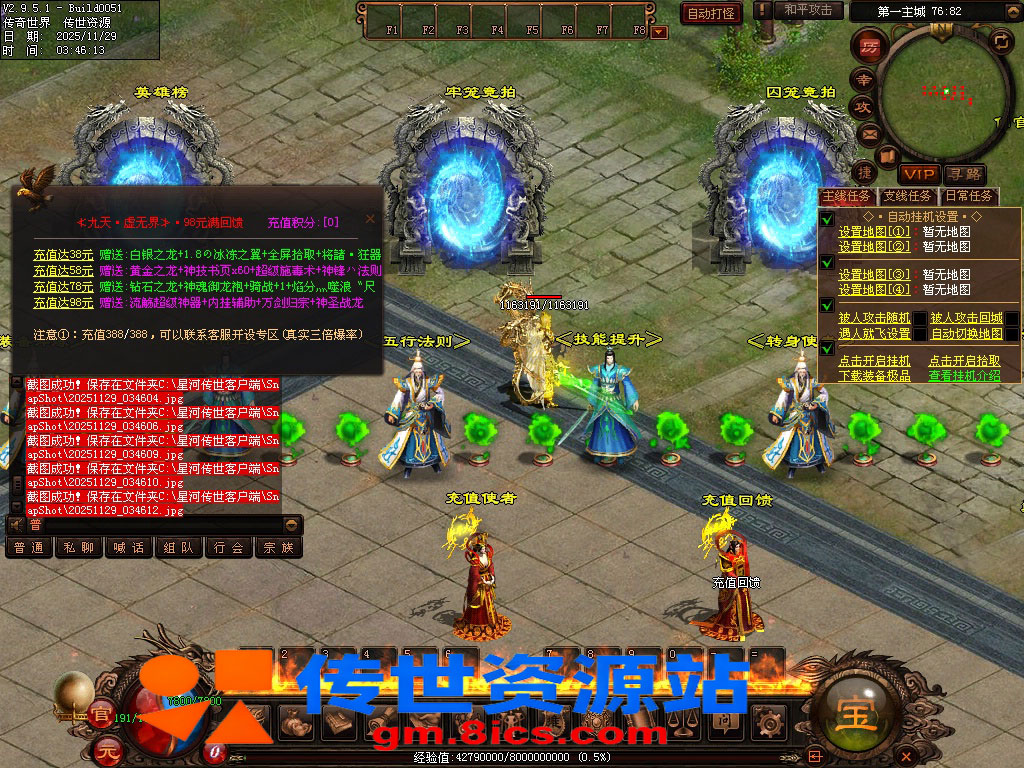Tick the 被人攻击回城 checkbox

pyautogui.click(x=1012, y=319)
